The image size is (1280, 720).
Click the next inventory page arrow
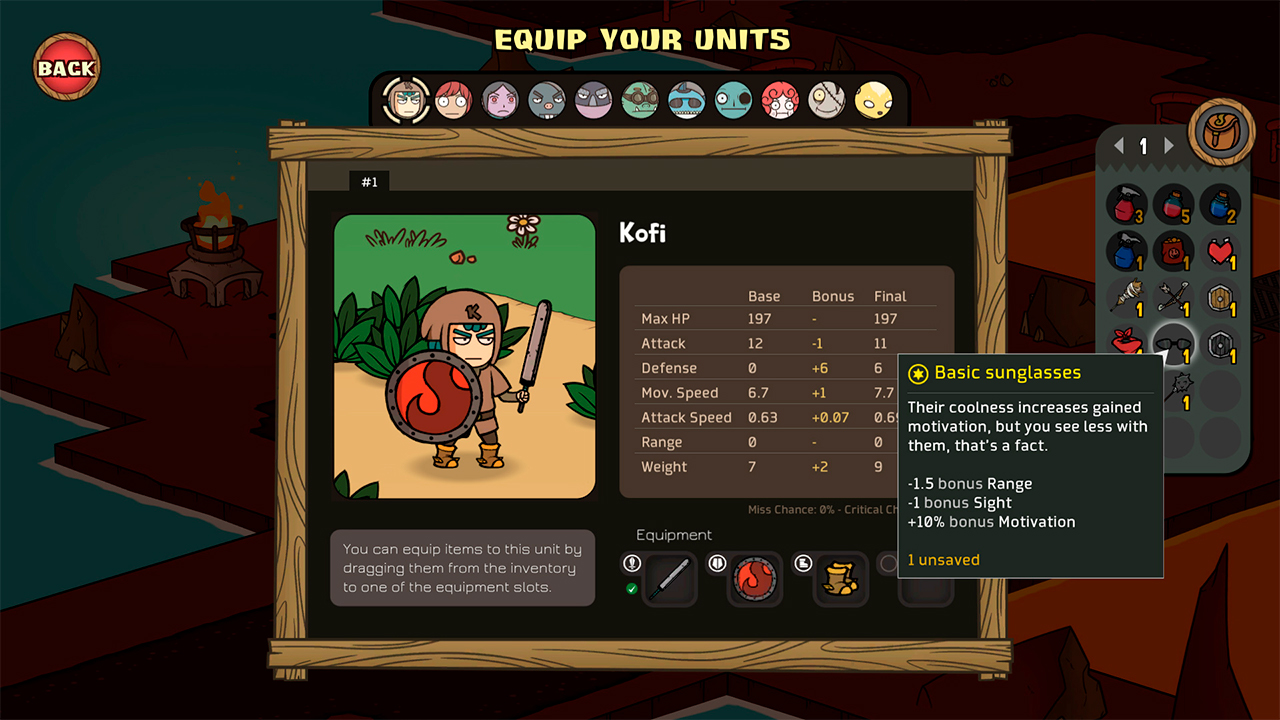[1170, 145]
